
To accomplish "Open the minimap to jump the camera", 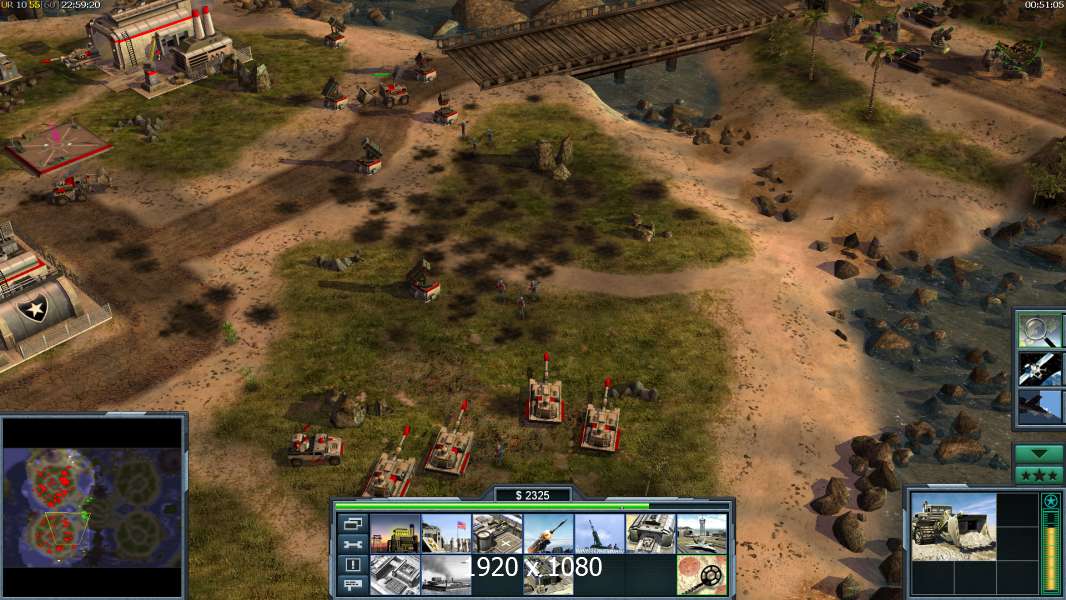I will [x=93, y=505].
